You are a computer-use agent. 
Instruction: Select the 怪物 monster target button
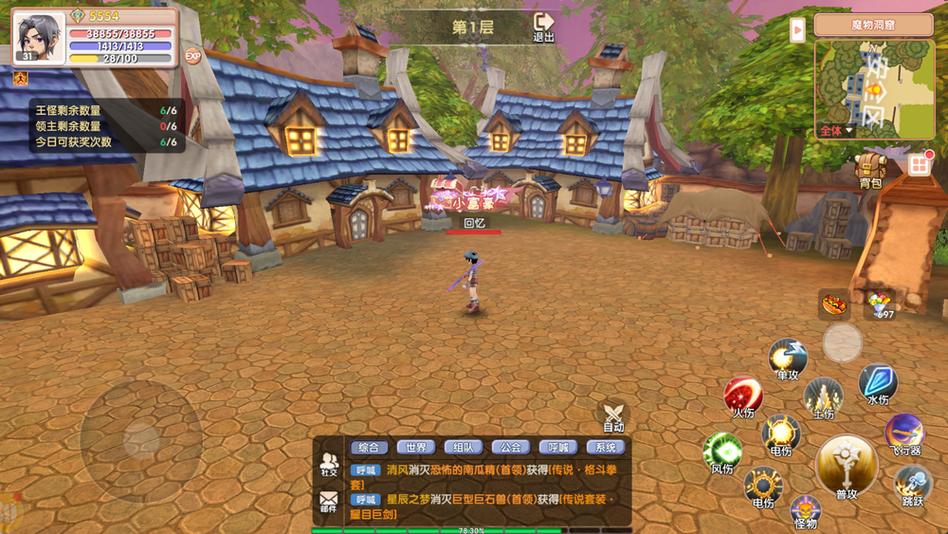pos(806,511)
